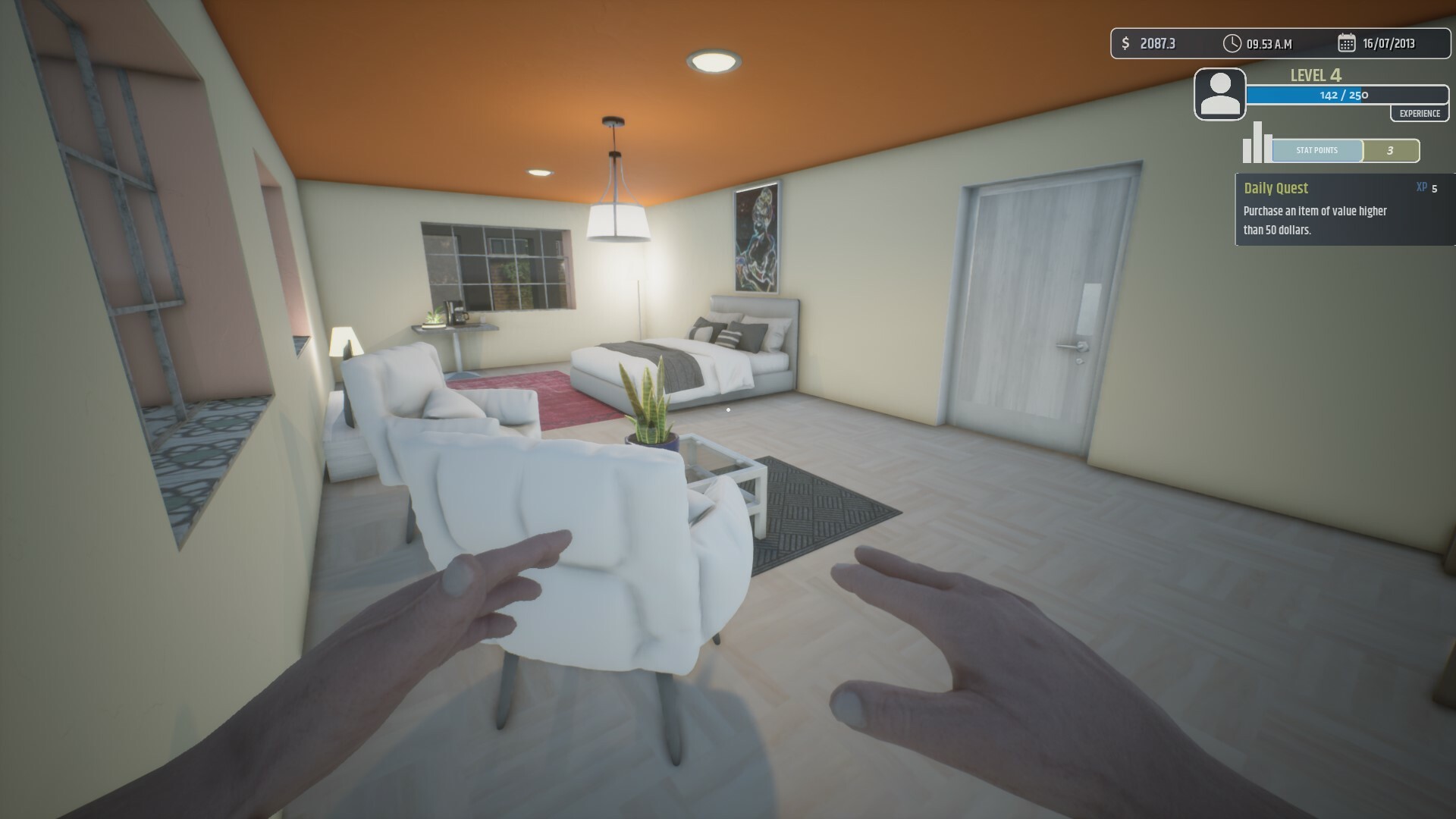Click the clock icon next to 09.53 A.M
Viewport: 1456px width, 819px height.
(x=1233, y=43)
